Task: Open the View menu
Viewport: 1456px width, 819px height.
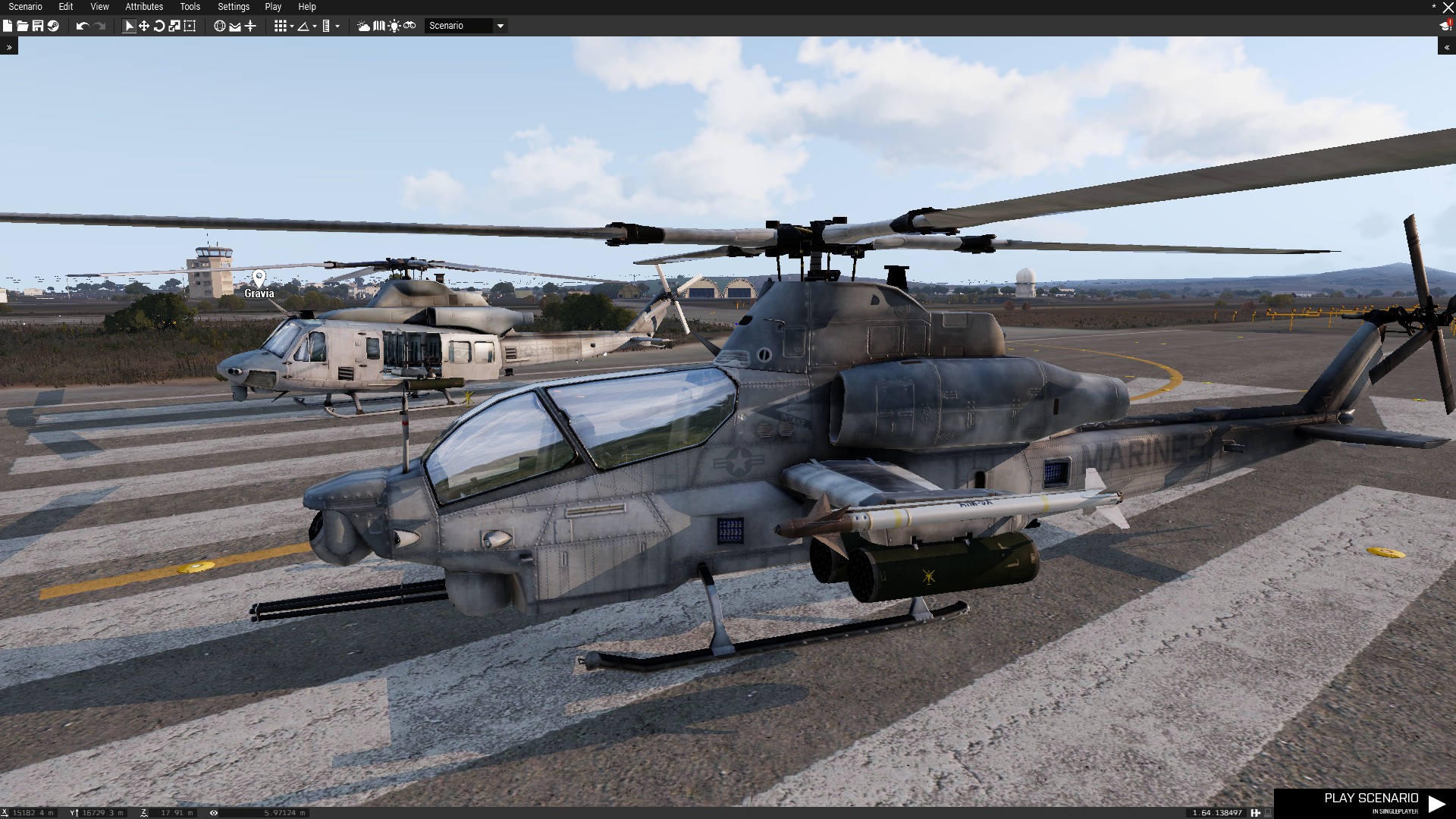Action: (99, 7)
